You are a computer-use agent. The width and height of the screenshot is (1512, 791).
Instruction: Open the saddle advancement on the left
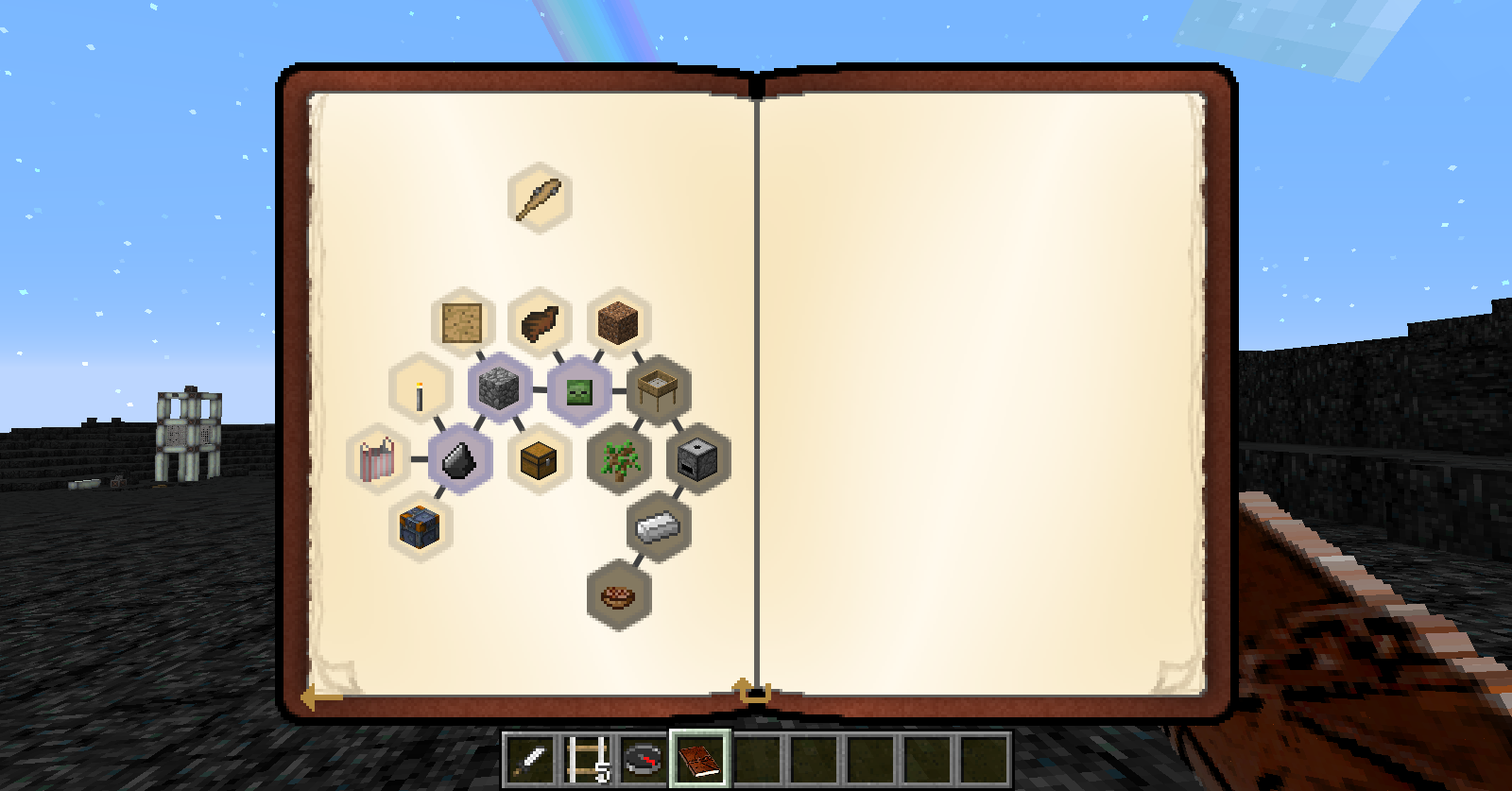coord(377,460)
